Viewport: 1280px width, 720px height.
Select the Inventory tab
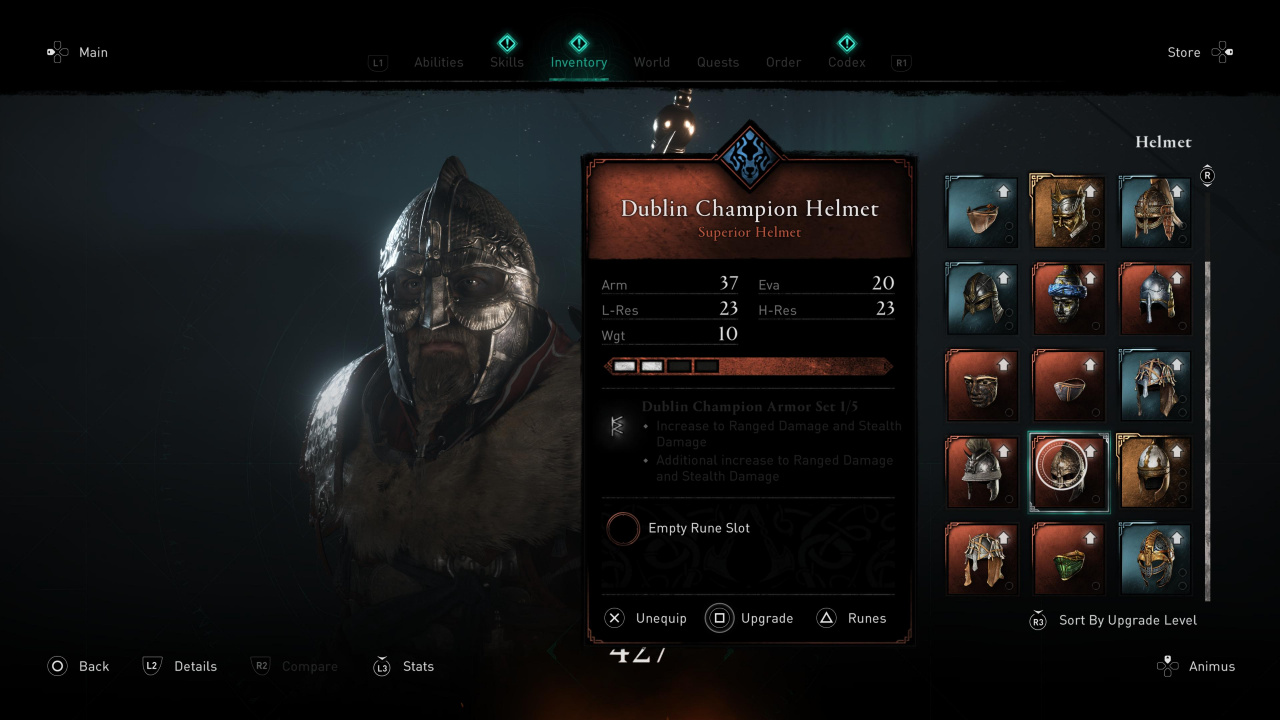[x=578, y=62]
